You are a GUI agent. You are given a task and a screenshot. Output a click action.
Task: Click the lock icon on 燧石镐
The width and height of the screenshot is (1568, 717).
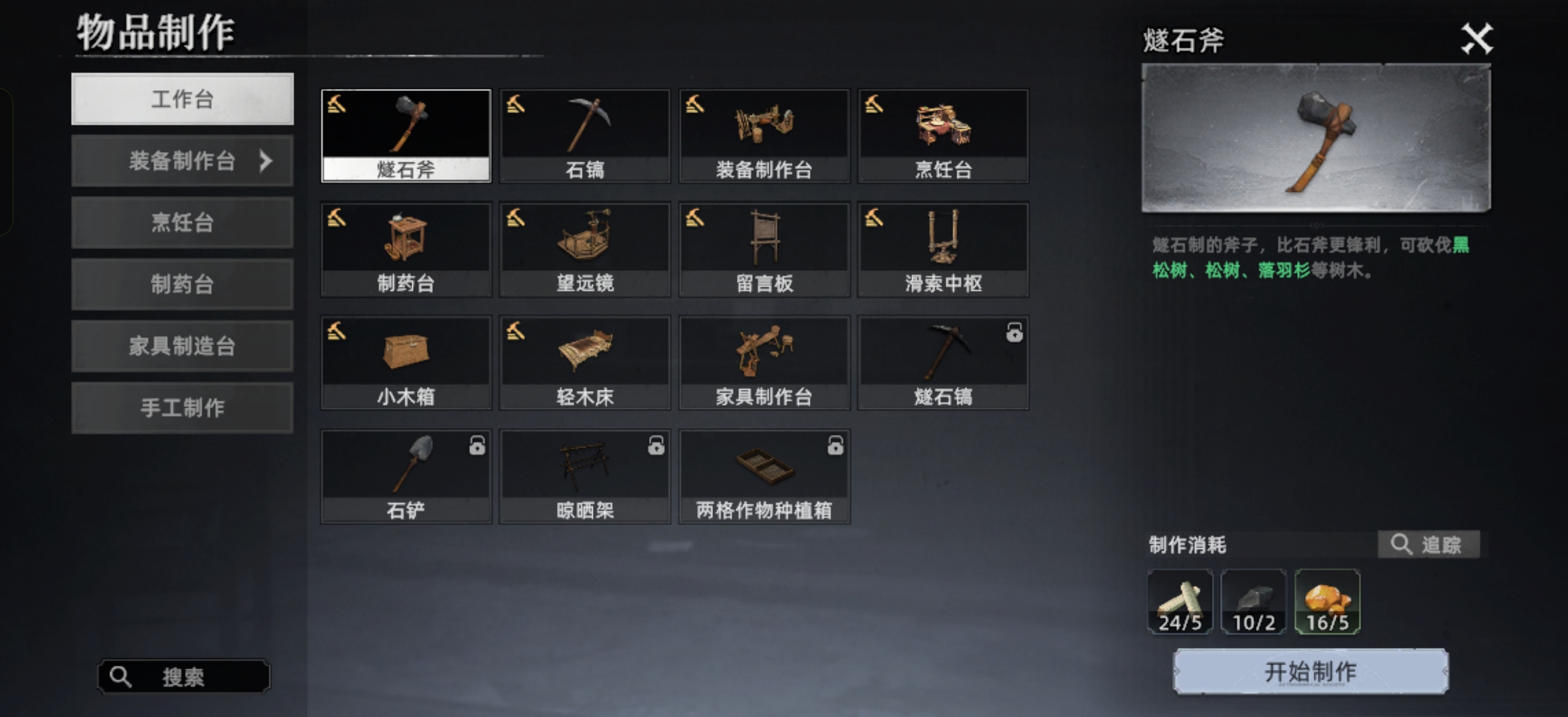coord(1014,335)
